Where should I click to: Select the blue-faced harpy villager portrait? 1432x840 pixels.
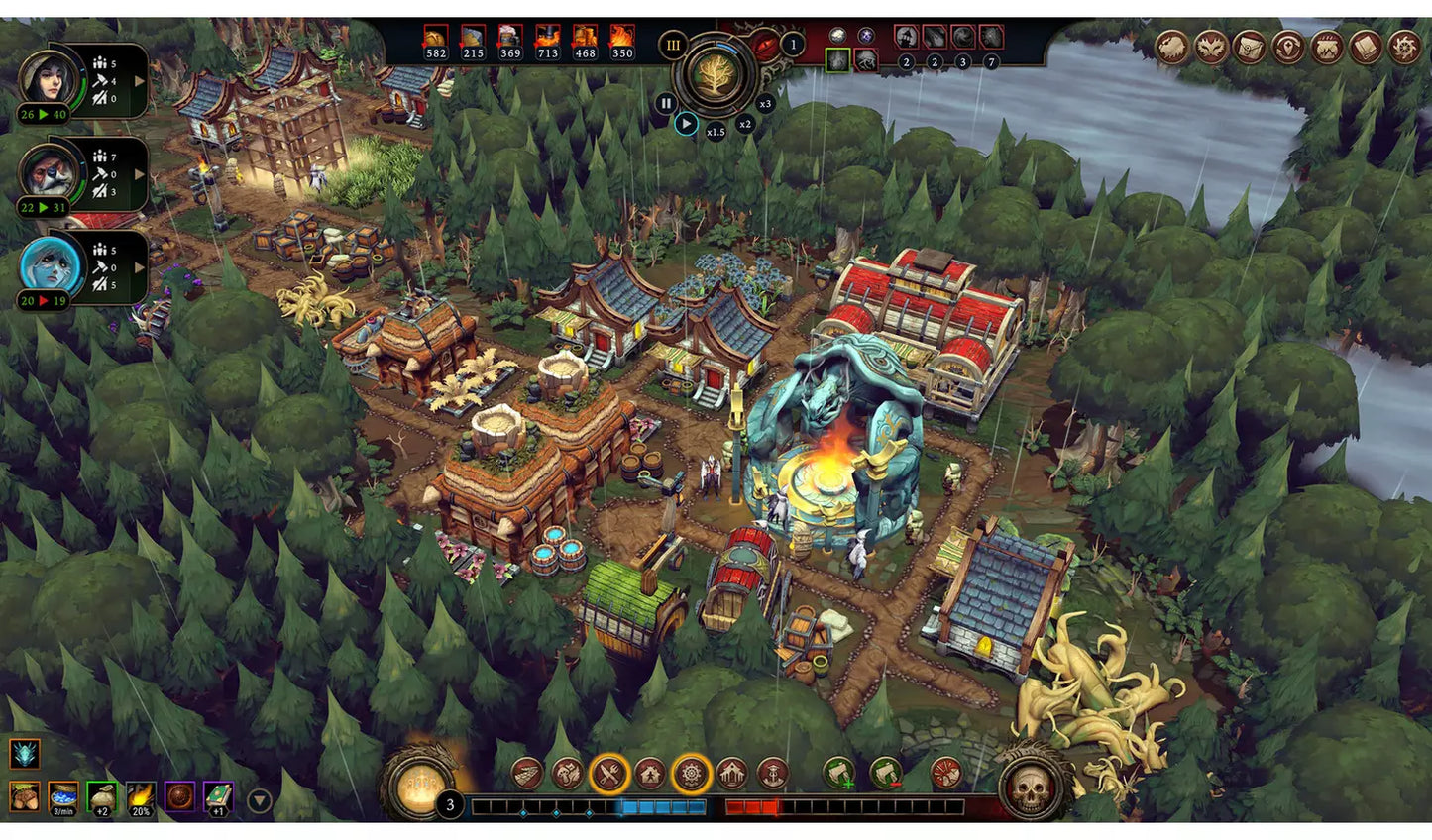pos(44,265)
